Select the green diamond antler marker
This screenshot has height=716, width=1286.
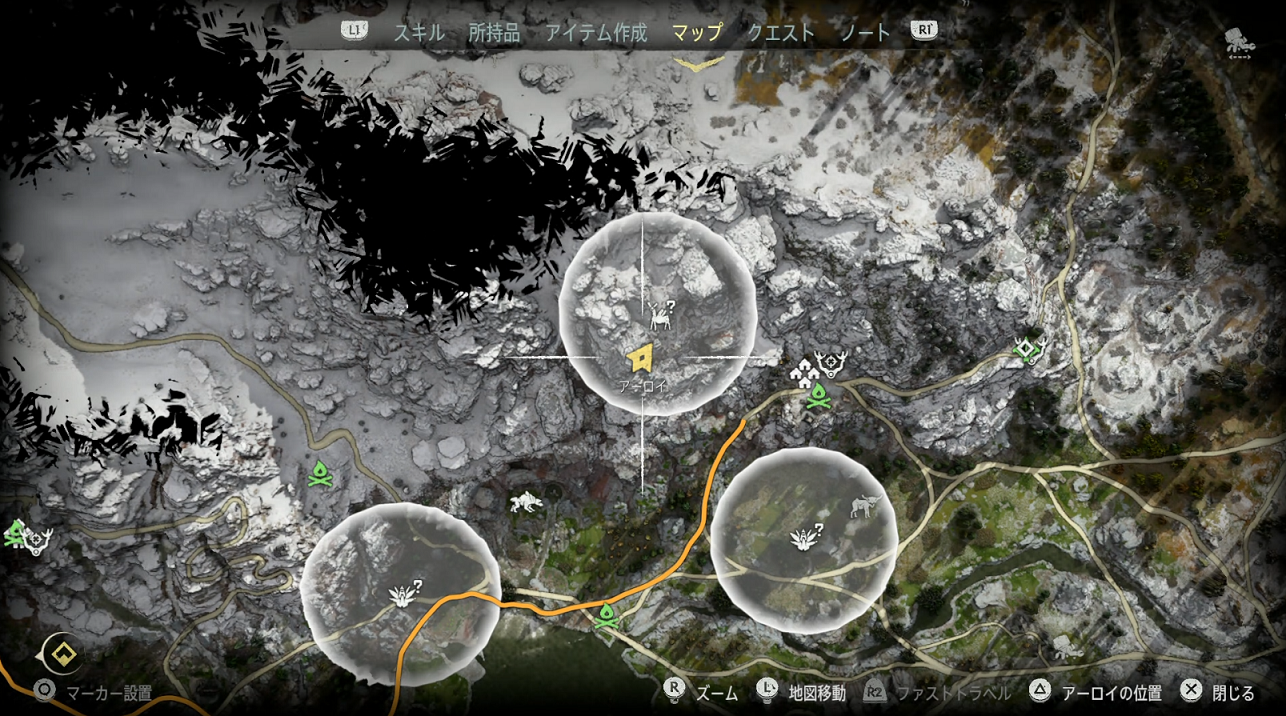click(x=1027, y=348)
